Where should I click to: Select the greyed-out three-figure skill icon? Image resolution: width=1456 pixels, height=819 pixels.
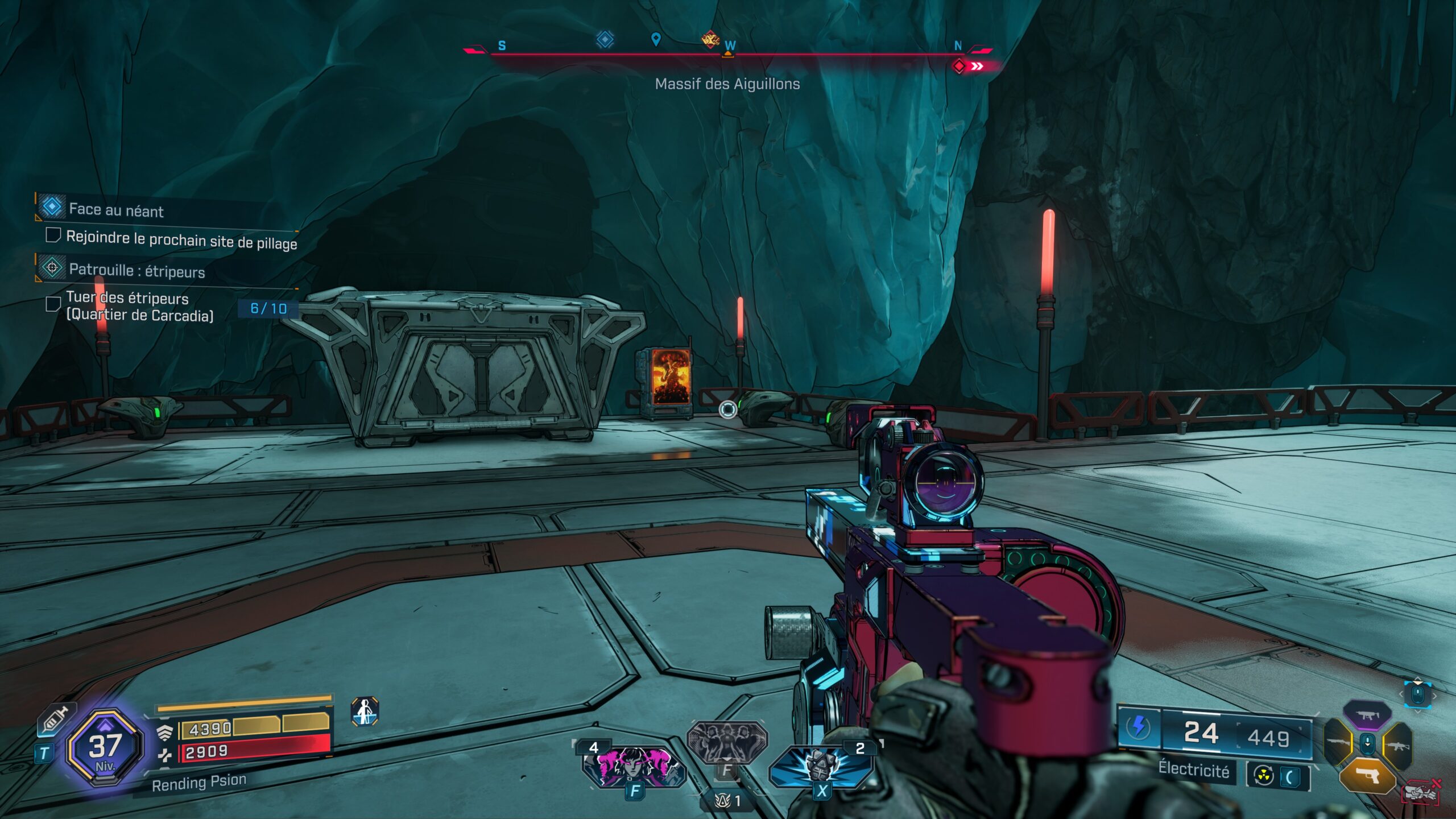click(x=727, y=742)
